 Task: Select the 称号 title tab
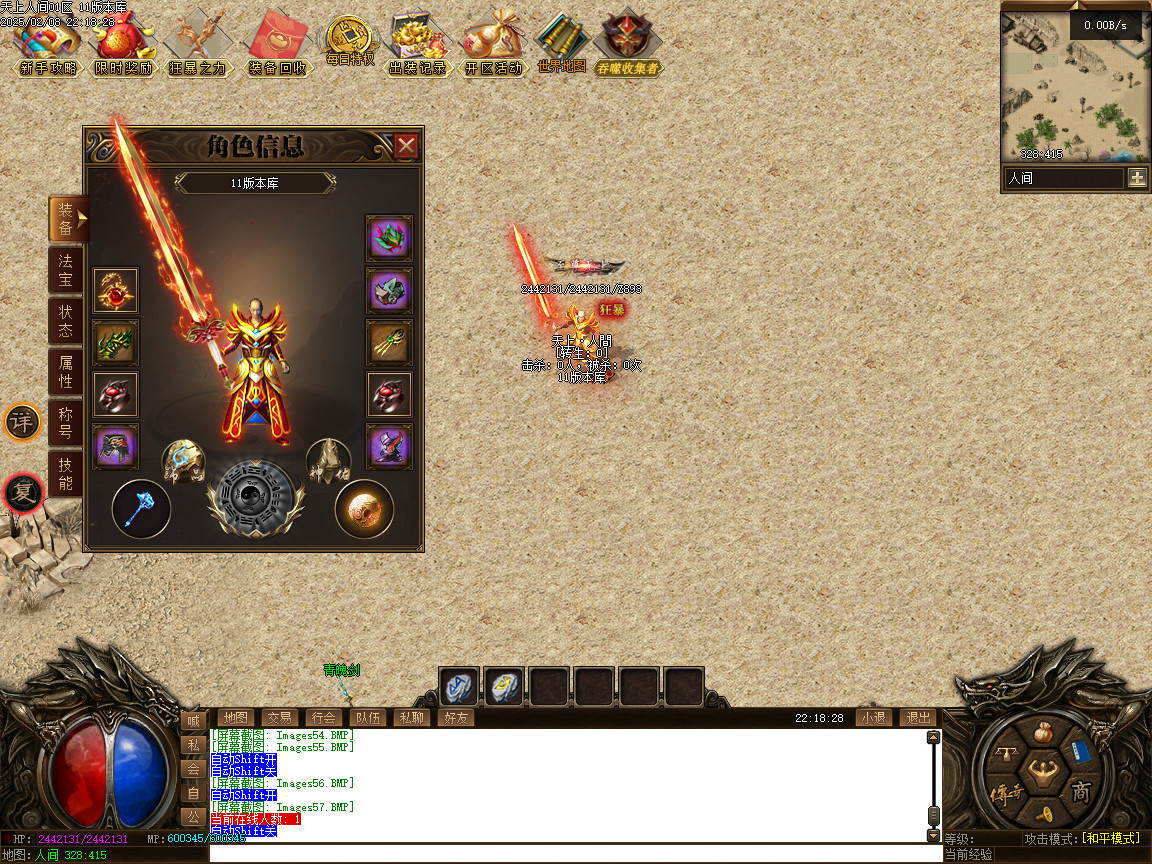pos(65,423)
